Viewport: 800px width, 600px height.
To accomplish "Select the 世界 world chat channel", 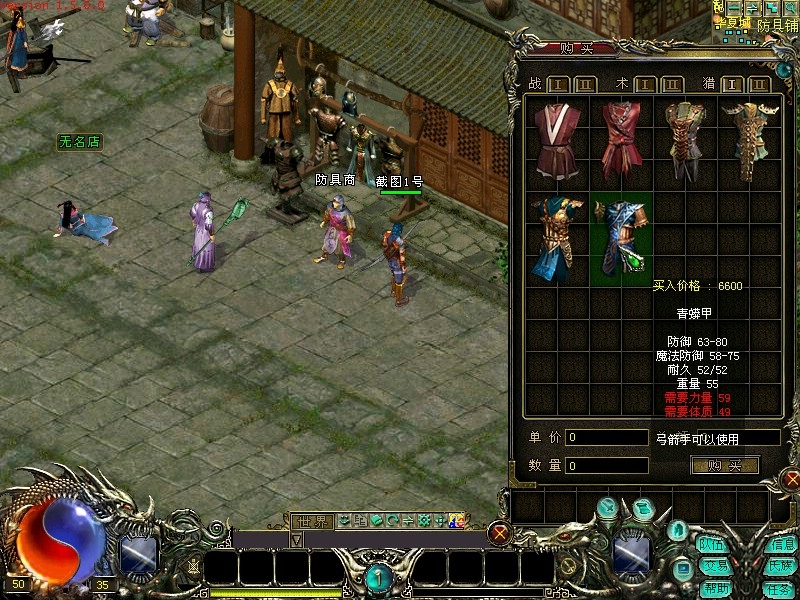I will coord(311,521).
